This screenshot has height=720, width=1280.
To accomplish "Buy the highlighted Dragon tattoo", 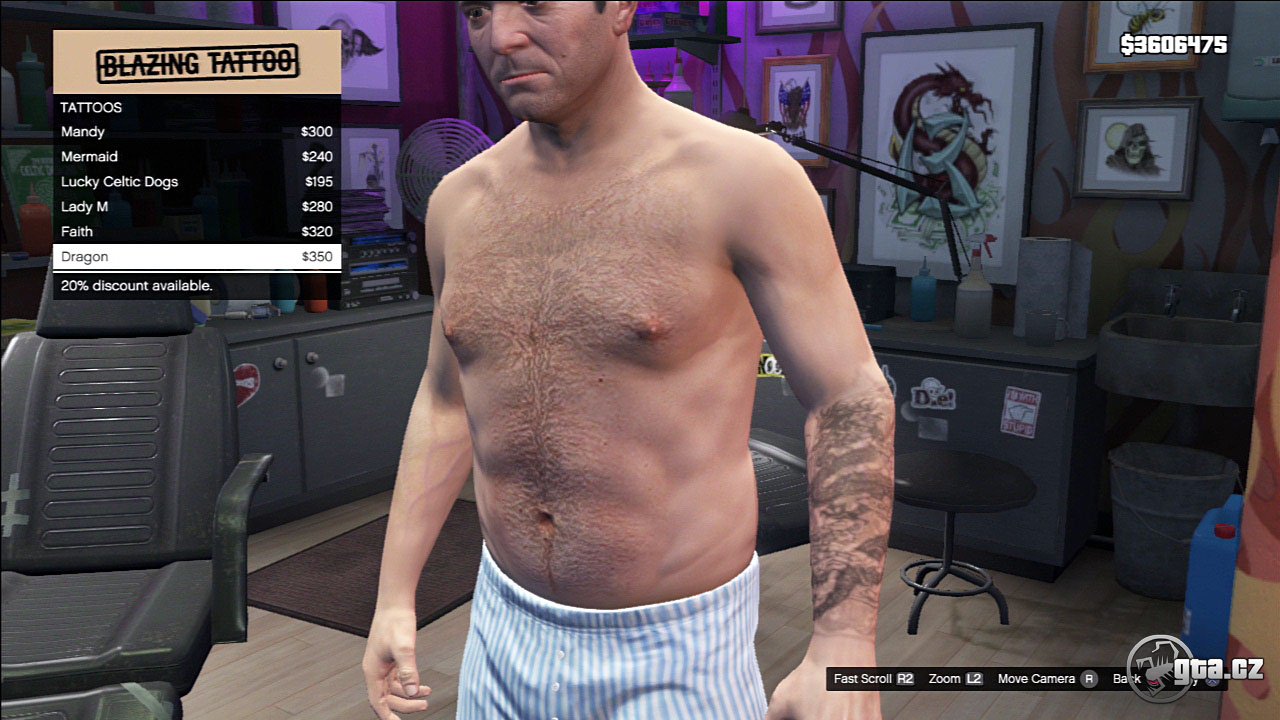I will (196, 257).
